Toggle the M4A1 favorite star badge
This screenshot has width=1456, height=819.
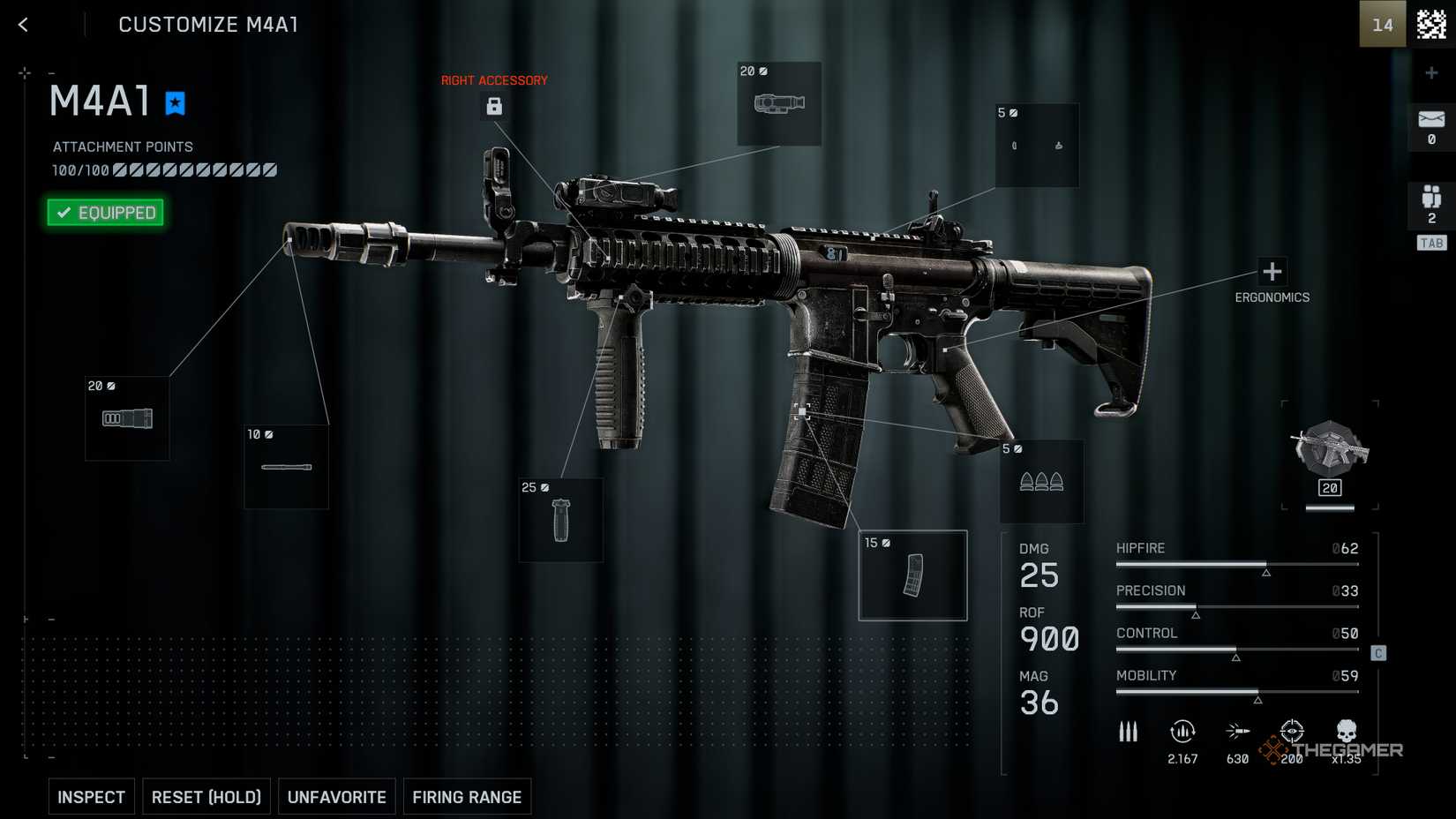click(x=176, y=103)
